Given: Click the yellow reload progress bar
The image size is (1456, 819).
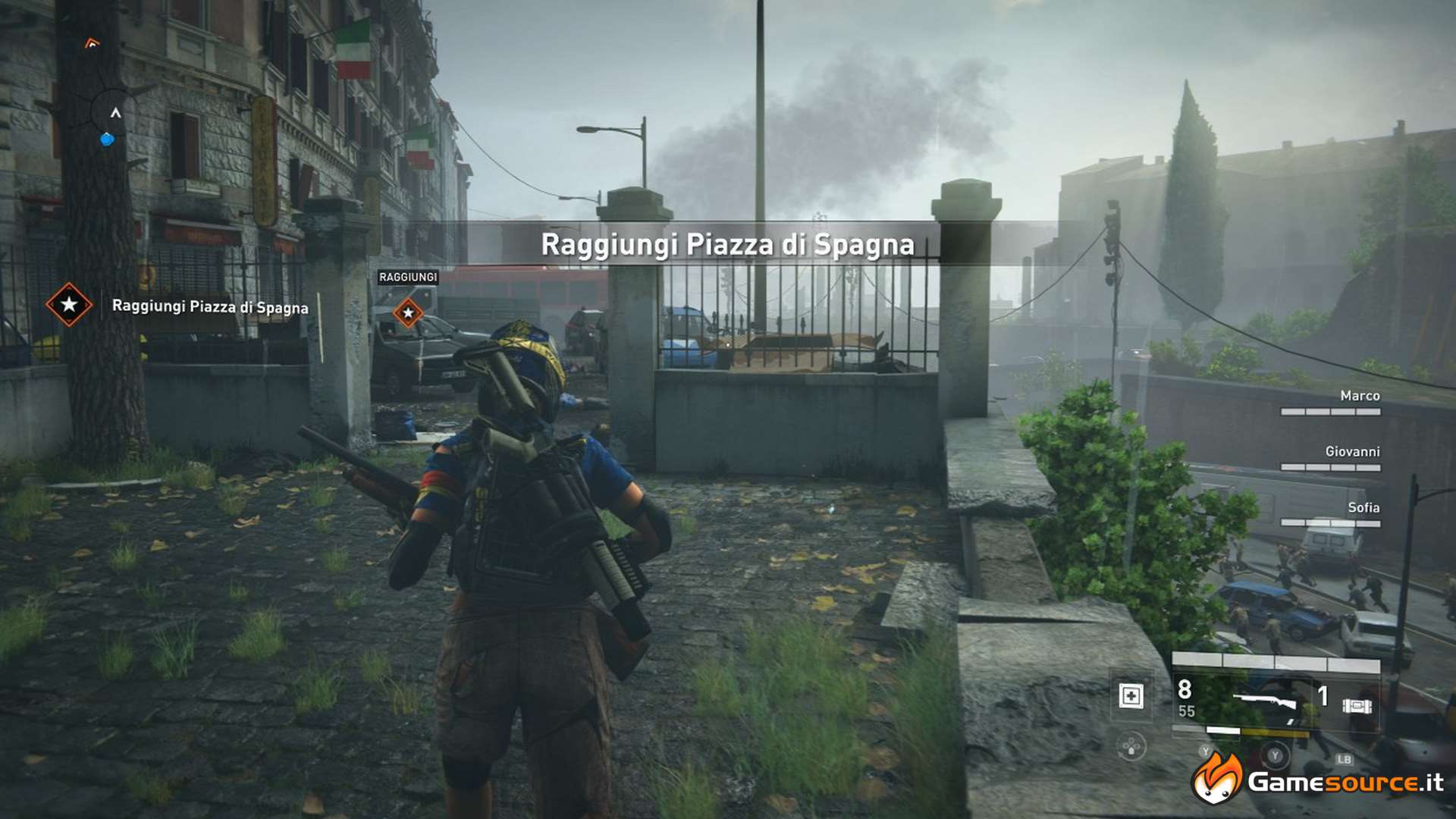Looking at the screenshot, I should coord(1274,733).
